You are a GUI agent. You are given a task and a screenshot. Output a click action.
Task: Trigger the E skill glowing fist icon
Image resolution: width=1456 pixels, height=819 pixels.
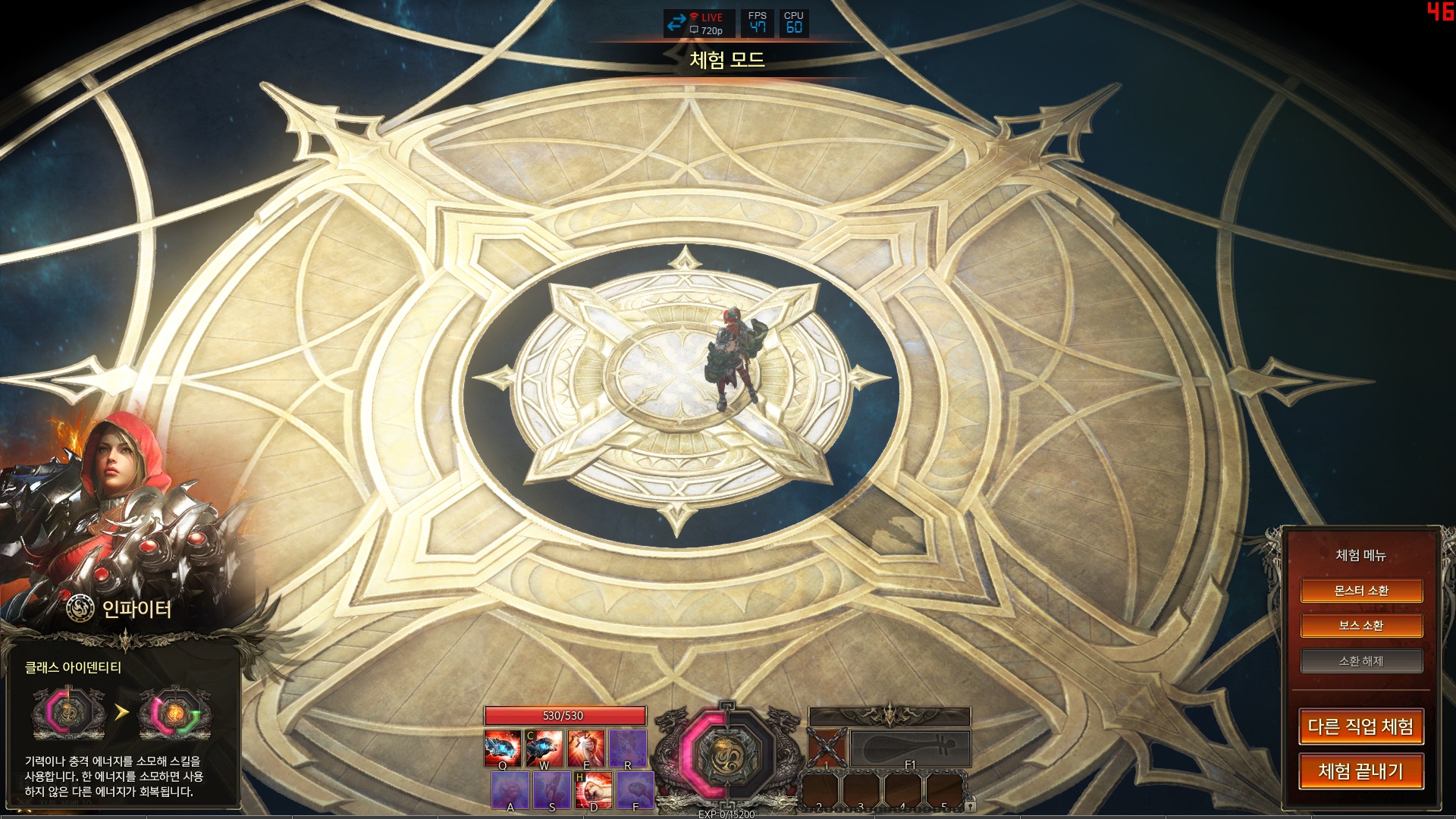click(586, 748)
